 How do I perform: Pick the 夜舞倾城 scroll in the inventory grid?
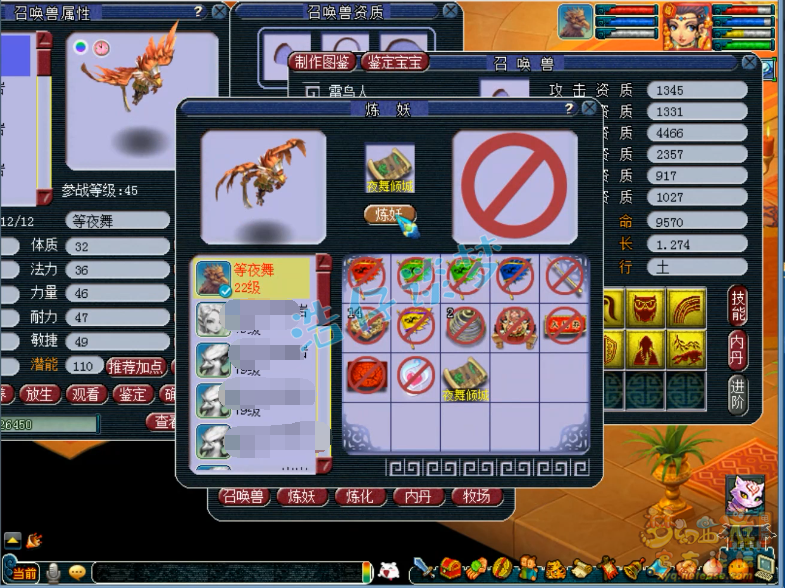[x=465, y=376]
